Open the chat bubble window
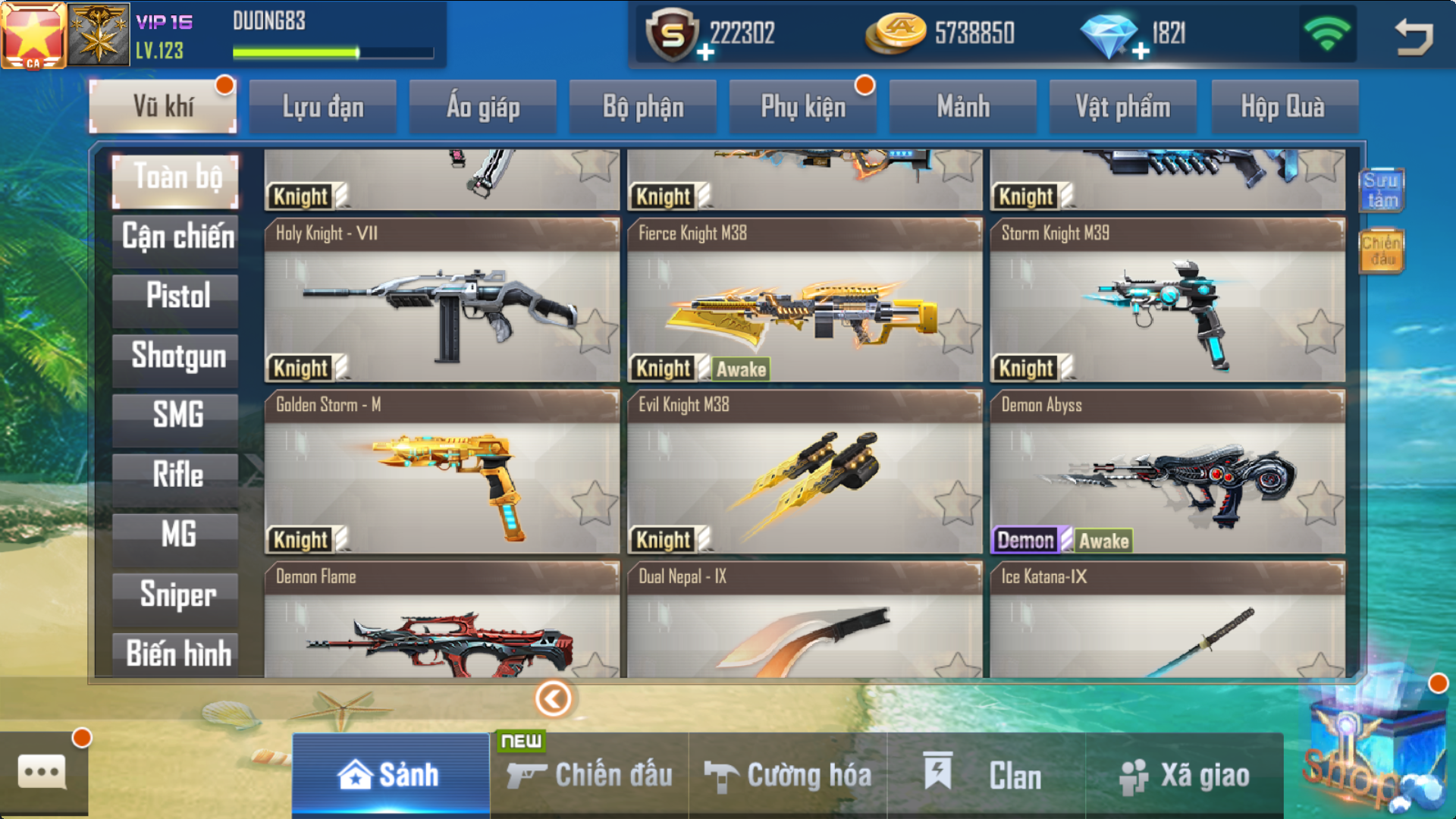 42,772
